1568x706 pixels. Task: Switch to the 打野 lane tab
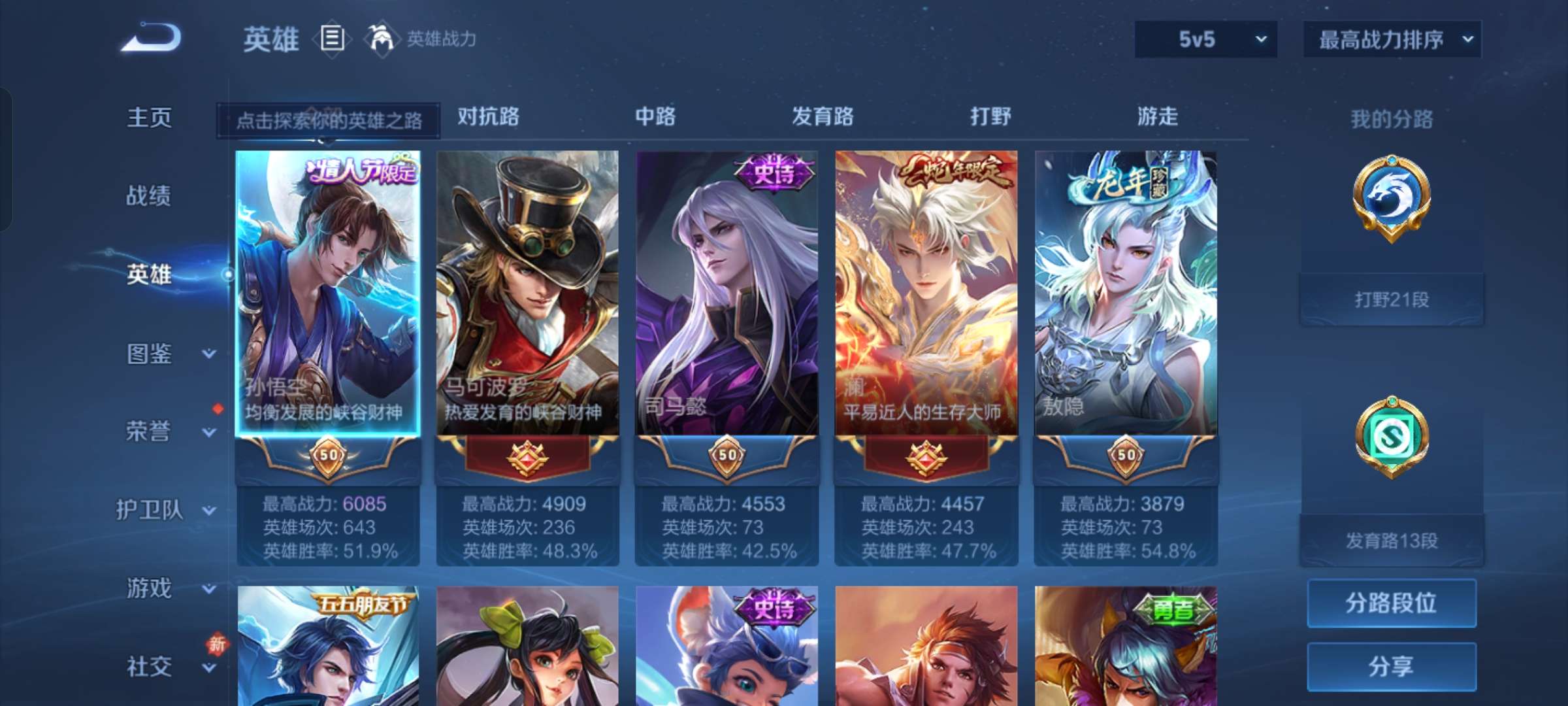pyautogui.click(x=991, y=118)
